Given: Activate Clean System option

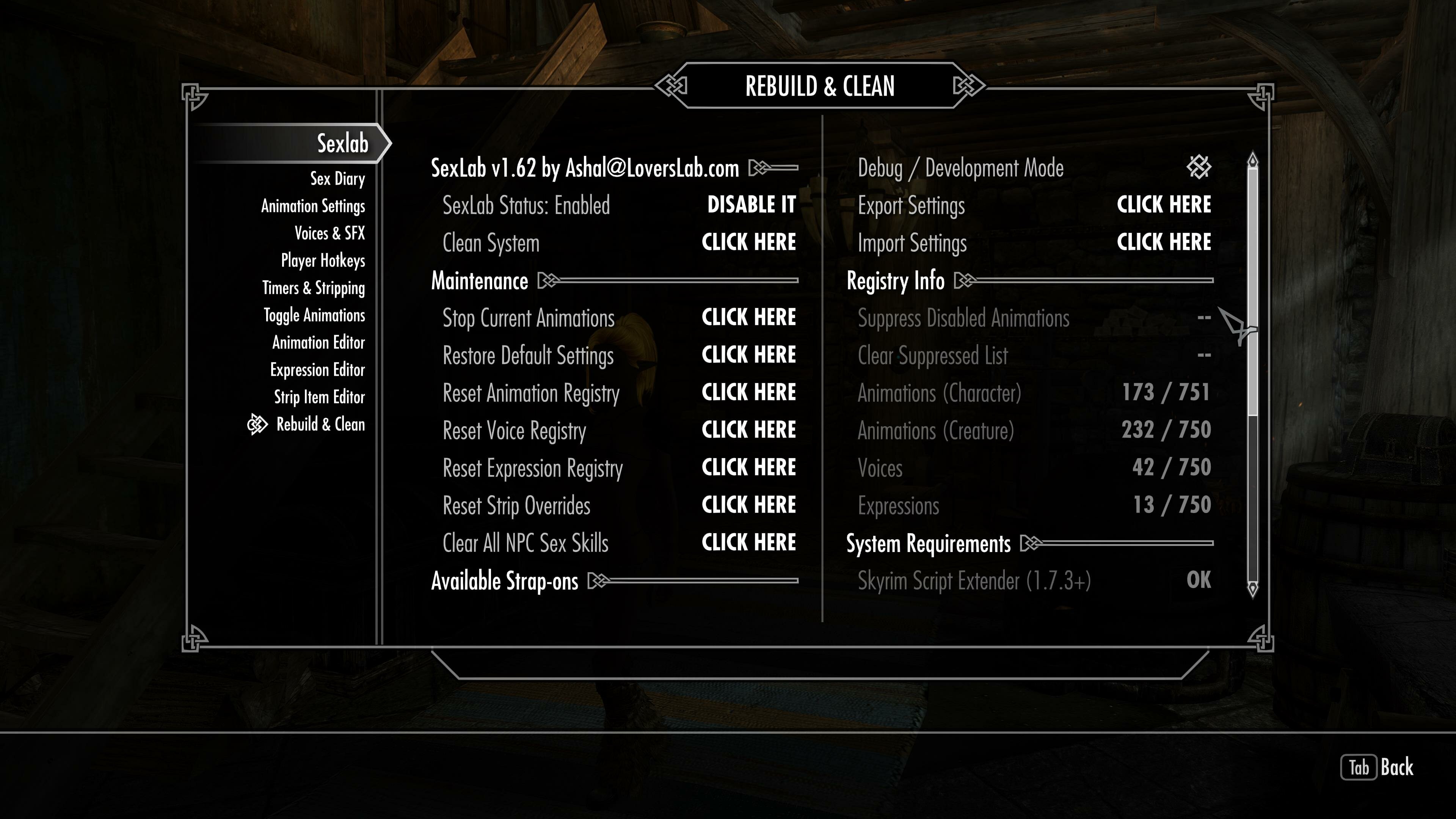Looking at the screenshot, I should pyautogui.click(x=748, y=243).
